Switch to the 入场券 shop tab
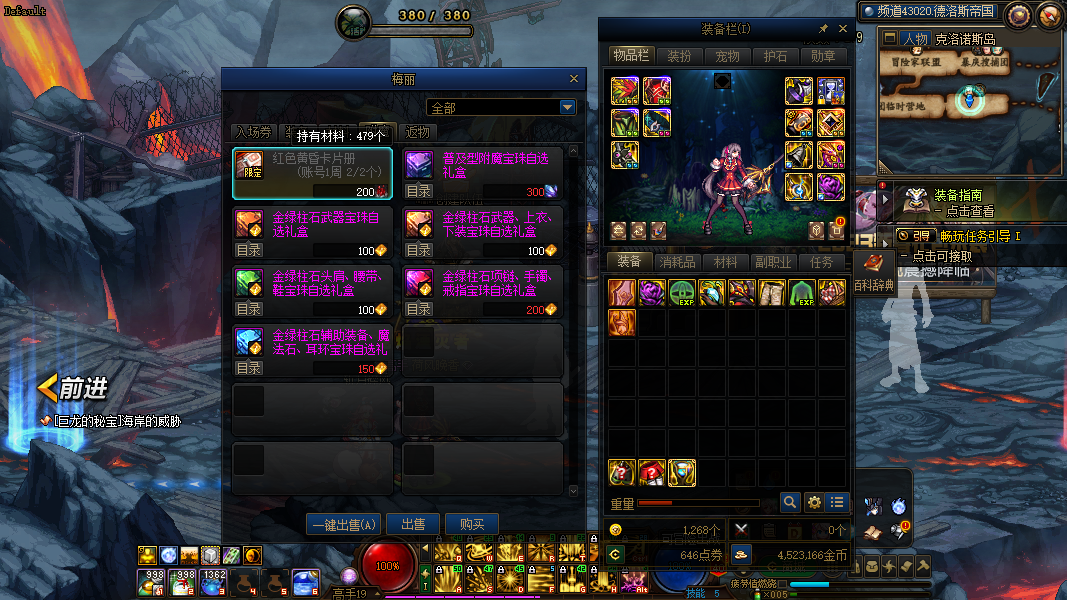This screenshot has height=600, width=1067. point(252,132)
